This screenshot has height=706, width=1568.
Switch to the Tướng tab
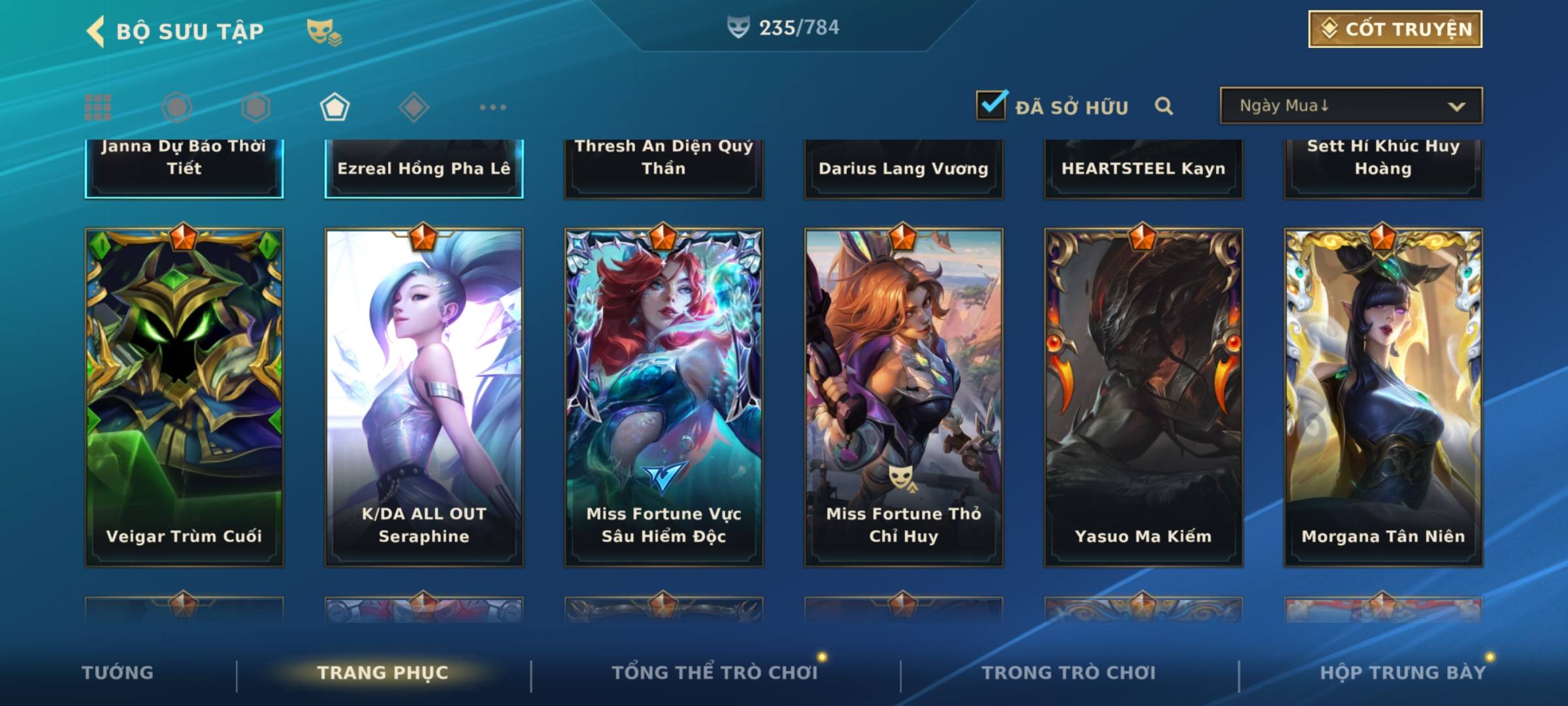pyautogui.click(x=118, y=673)
